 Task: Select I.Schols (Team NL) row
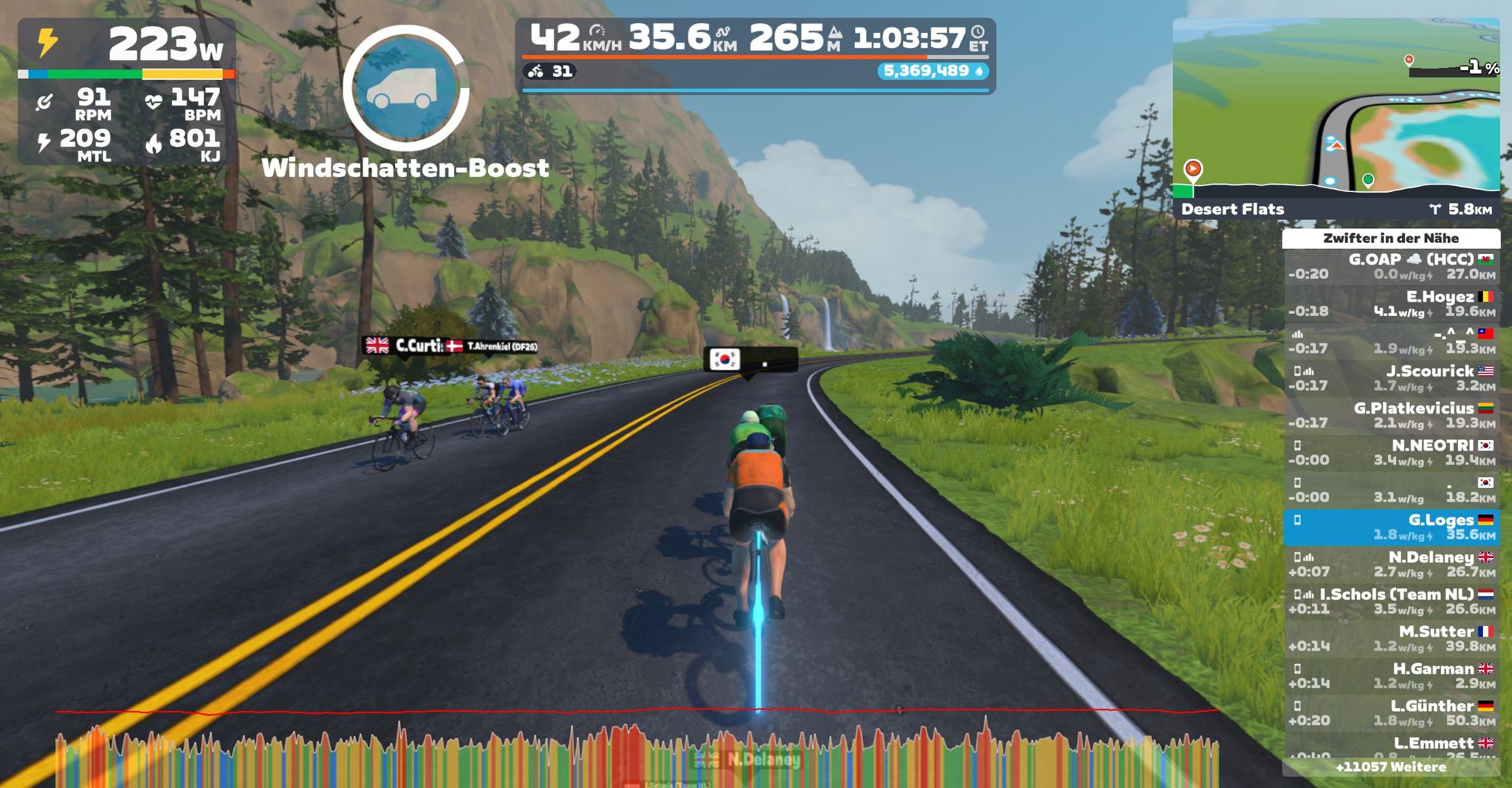[x=1392, y=601]
